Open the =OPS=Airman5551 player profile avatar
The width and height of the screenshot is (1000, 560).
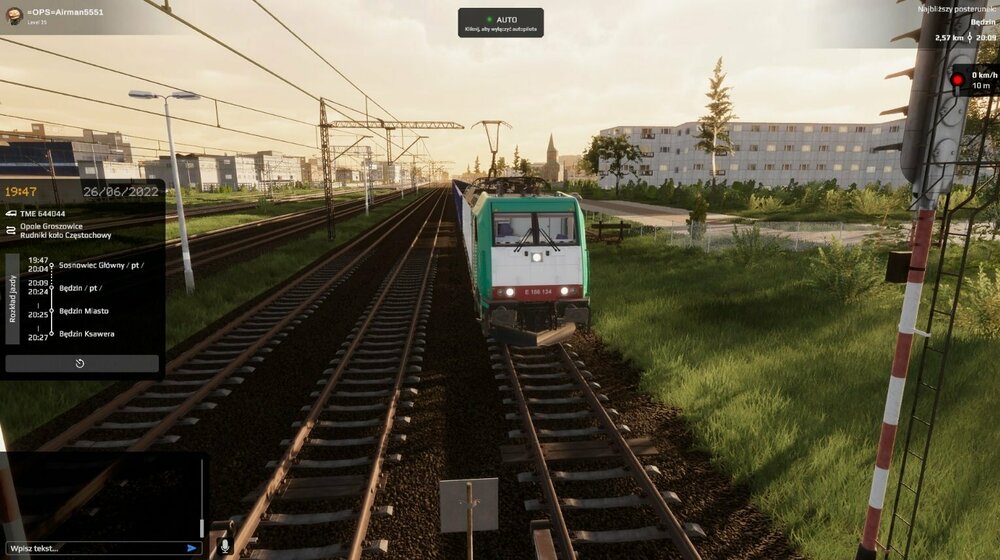(x=14, y=16)
